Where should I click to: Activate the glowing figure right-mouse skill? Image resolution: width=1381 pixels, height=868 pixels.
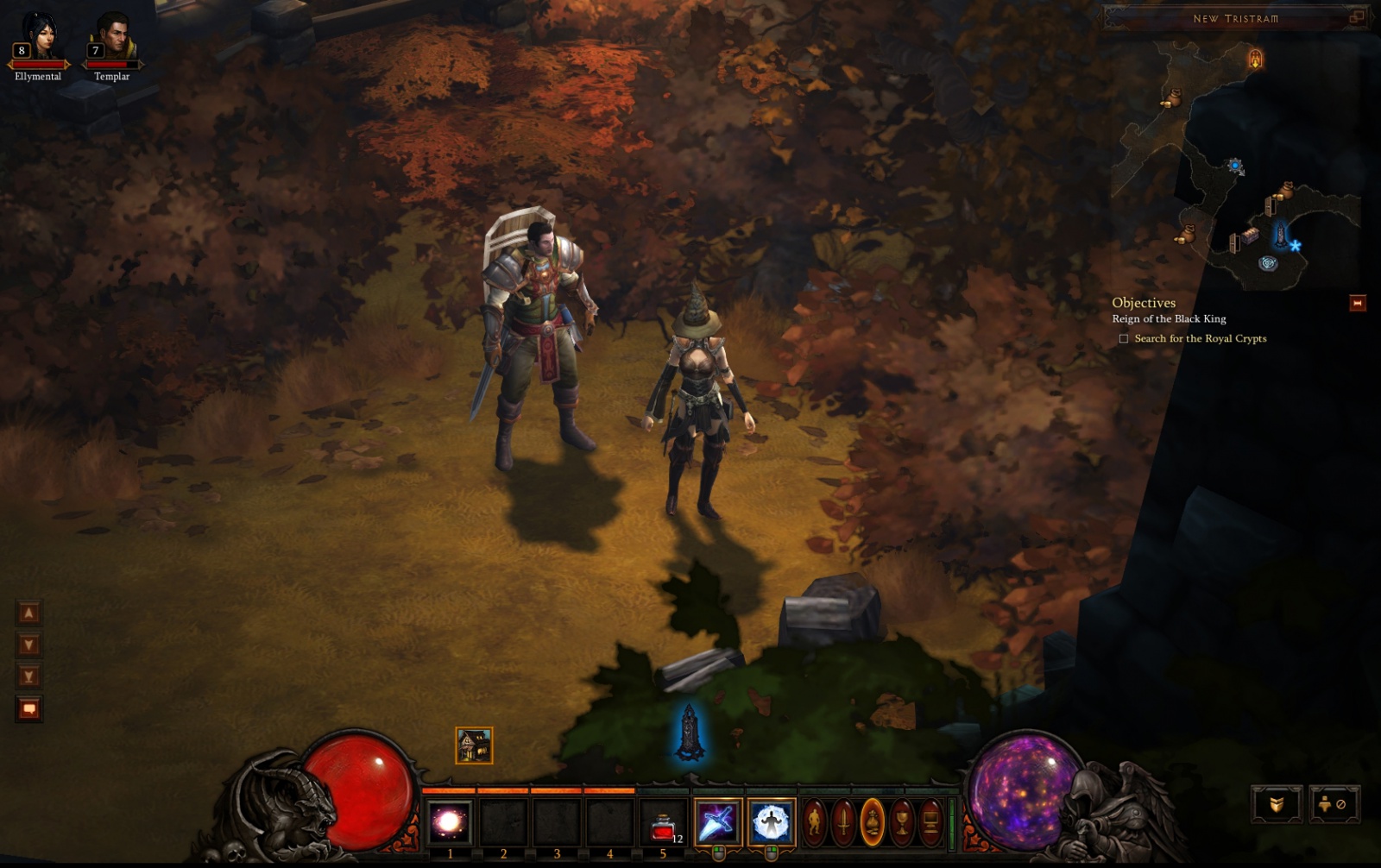click(771, 822)
